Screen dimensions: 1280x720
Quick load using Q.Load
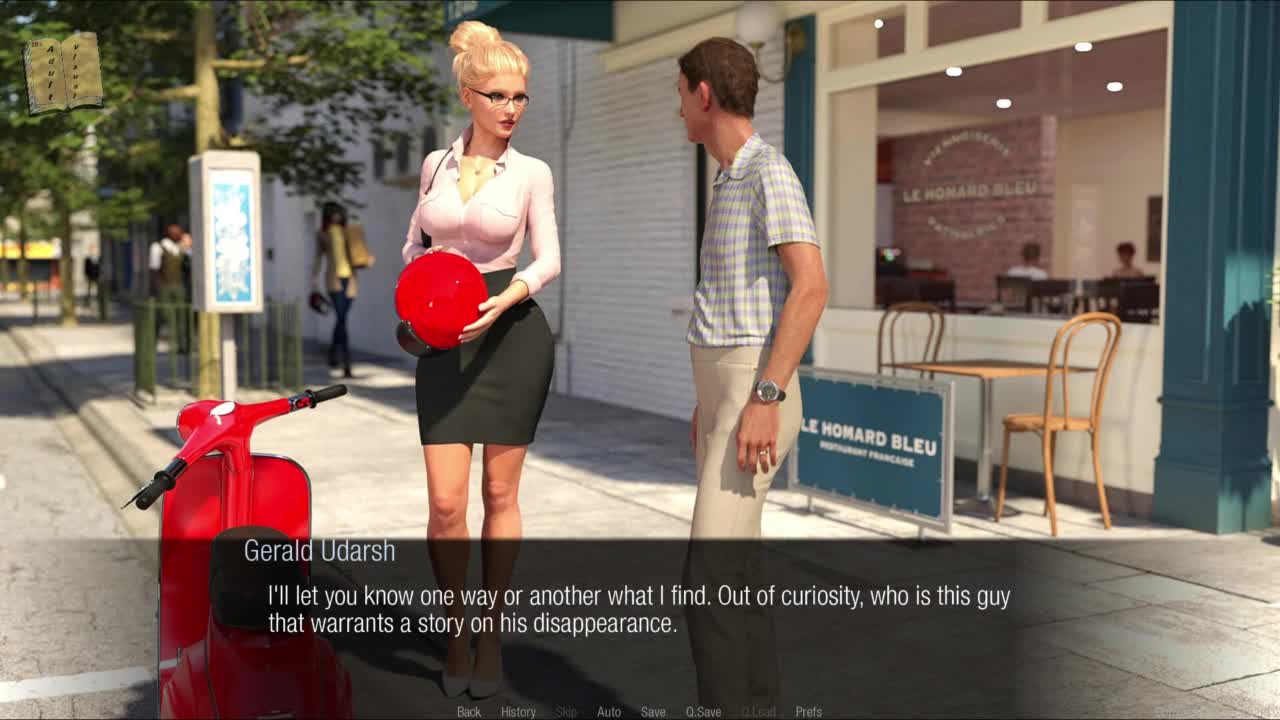click(x=758, y=712)
